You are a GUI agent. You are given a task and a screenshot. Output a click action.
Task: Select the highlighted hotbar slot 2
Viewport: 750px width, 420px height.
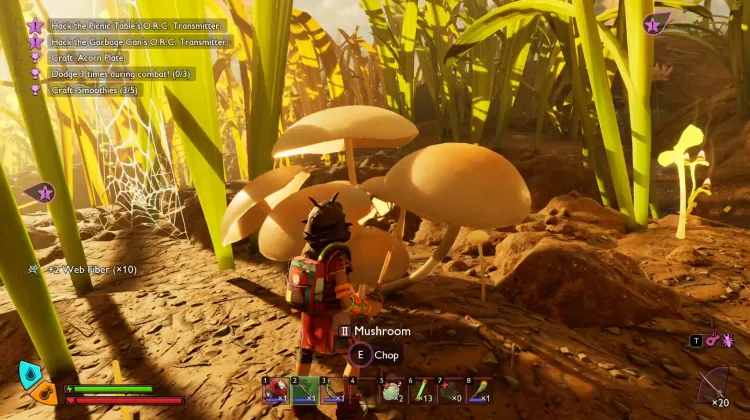tap(305, 390)
